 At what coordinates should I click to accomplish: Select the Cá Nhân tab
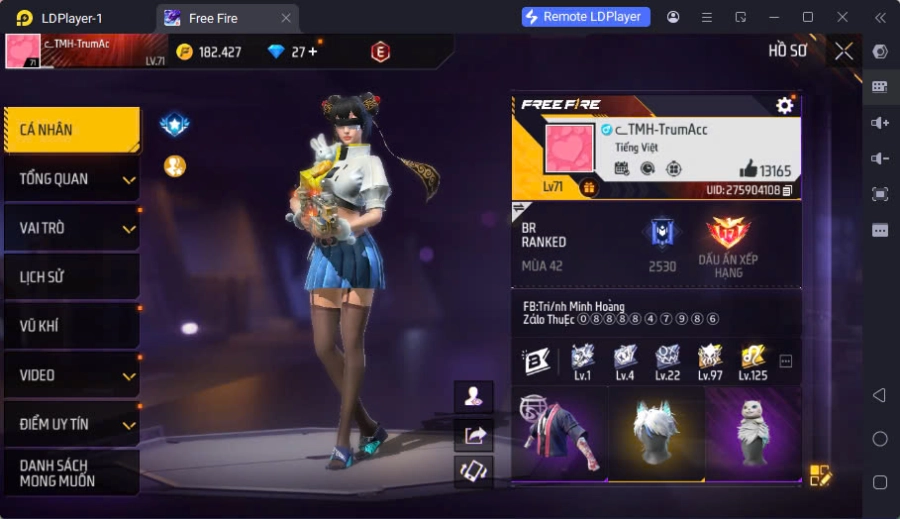click(x=71, y=130)
